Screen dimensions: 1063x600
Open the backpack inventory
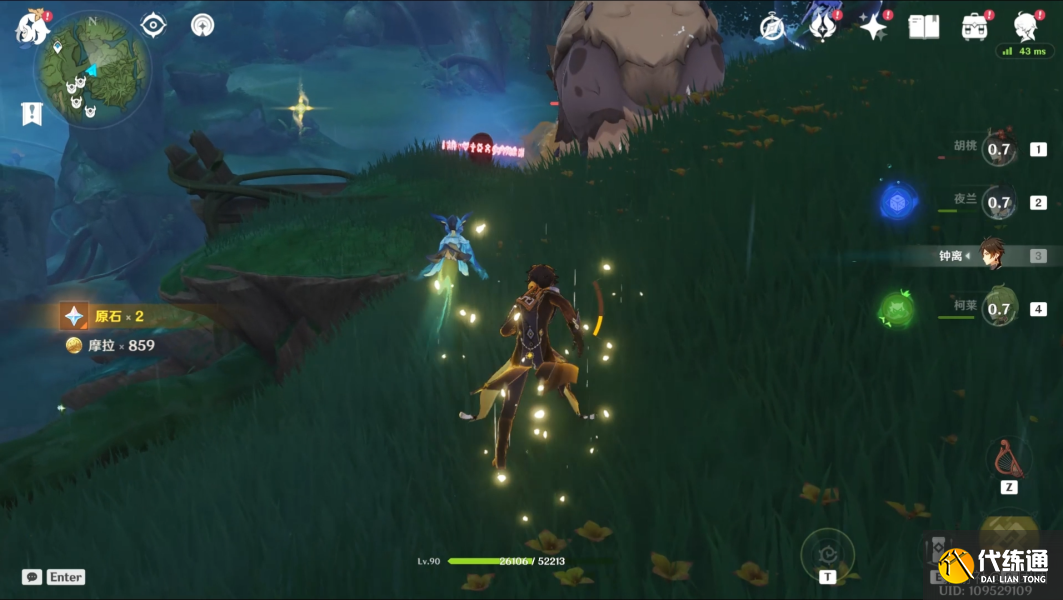974,27
